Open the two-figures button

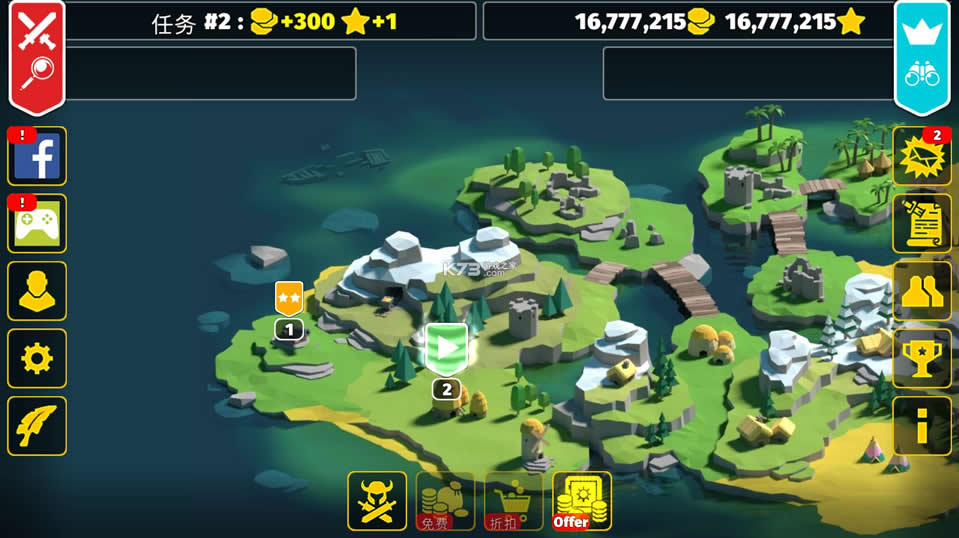(x=921, y=291)
